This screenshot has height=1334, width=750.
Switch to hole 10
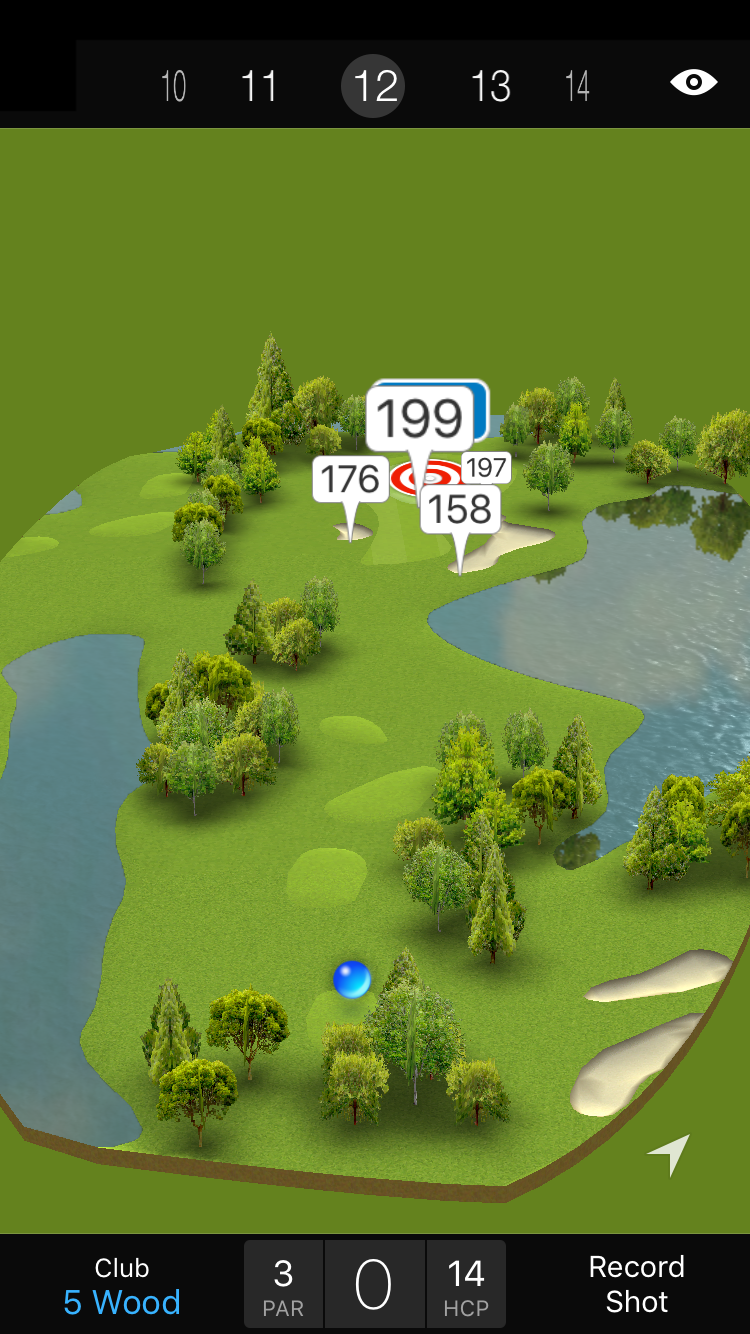point(174,87)
